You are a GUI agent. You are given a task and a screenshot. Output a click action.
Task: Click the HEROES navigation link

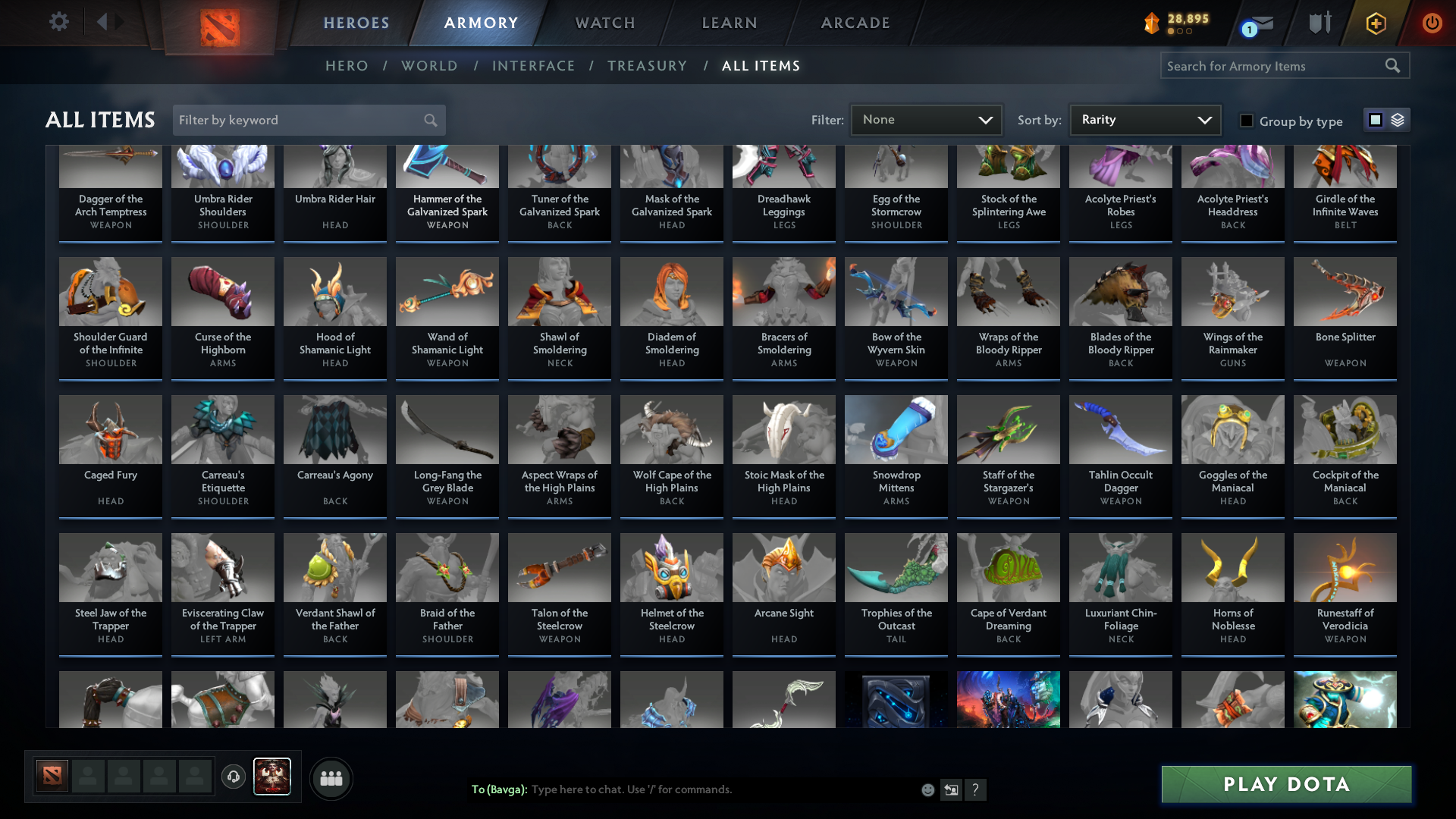point(356,23)
